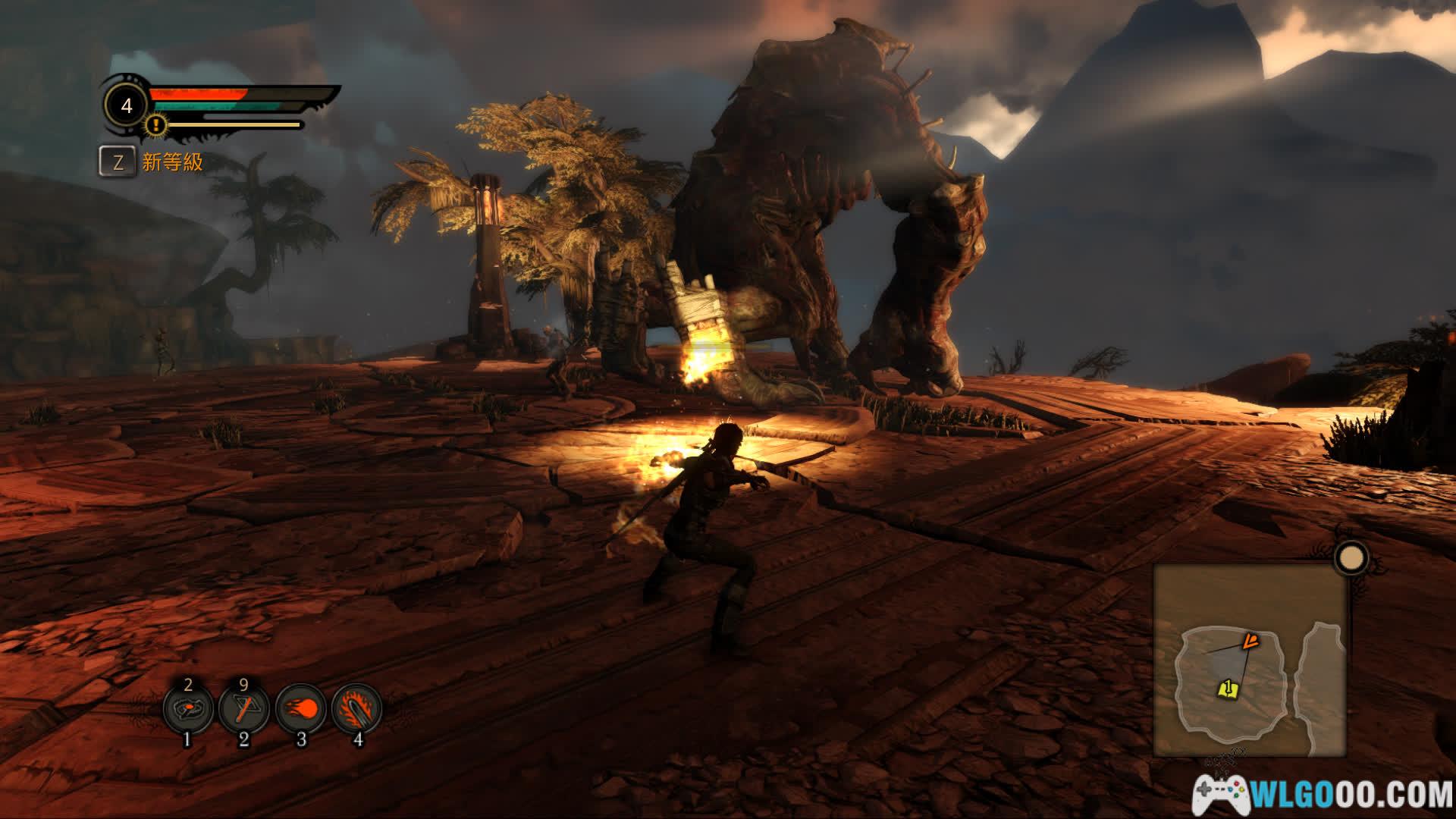Activate the fireball spell icon

(301, 710)
